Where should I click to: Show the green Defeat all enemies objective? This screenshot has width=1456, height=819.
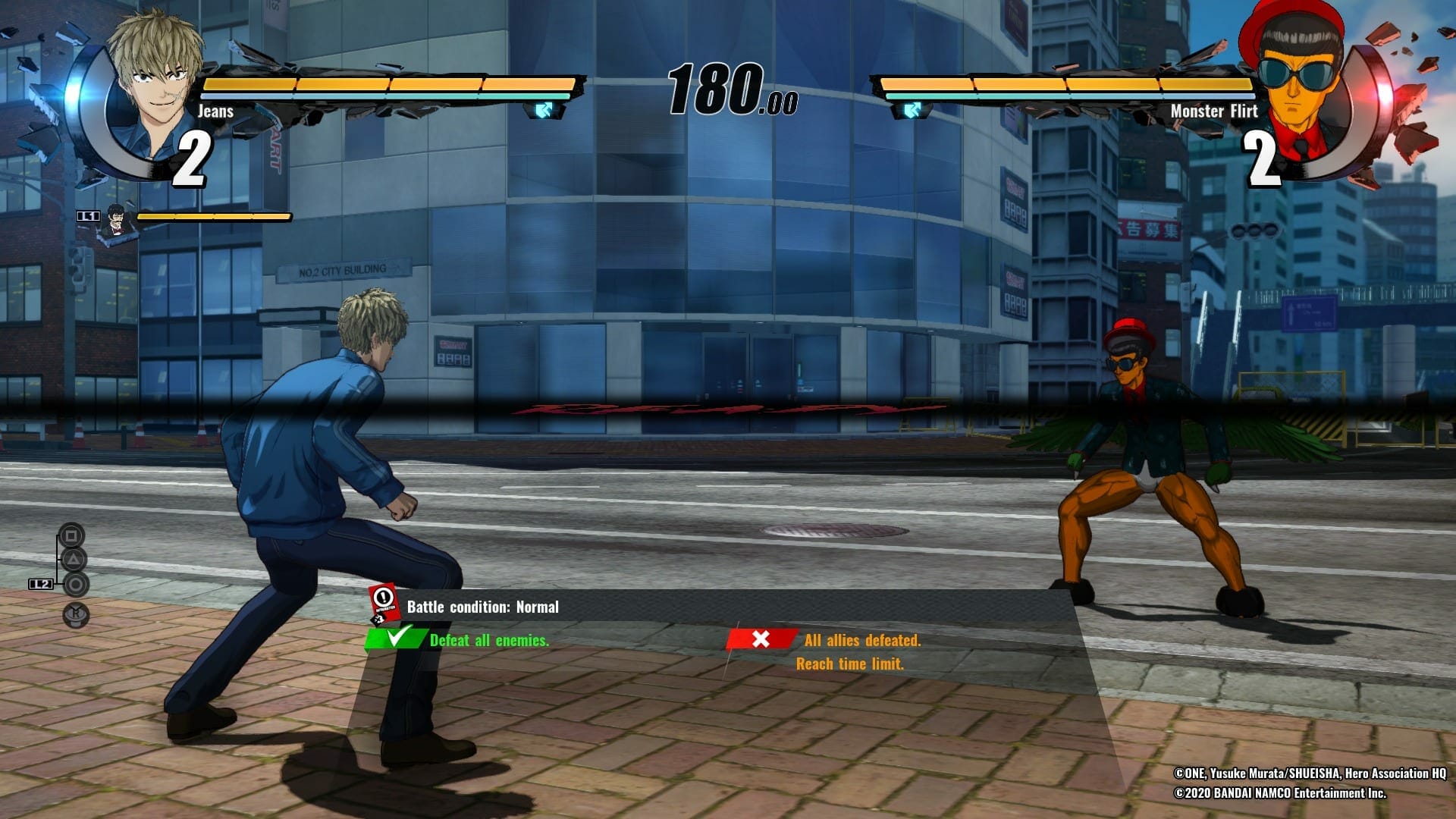(x=489, y=641)
